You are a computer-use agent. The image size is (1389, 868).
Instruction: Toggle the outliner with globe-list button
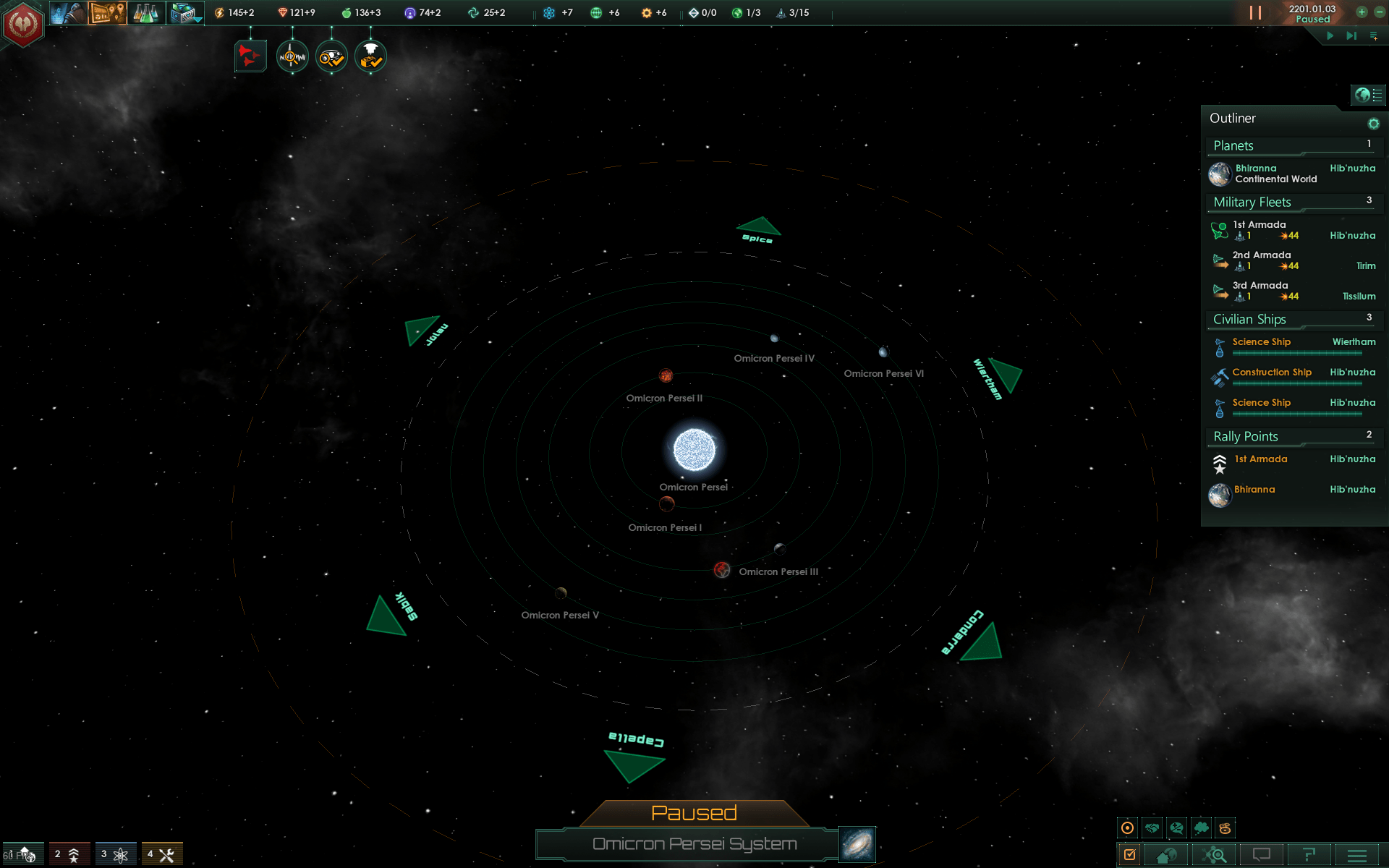tap(1368, 95)
